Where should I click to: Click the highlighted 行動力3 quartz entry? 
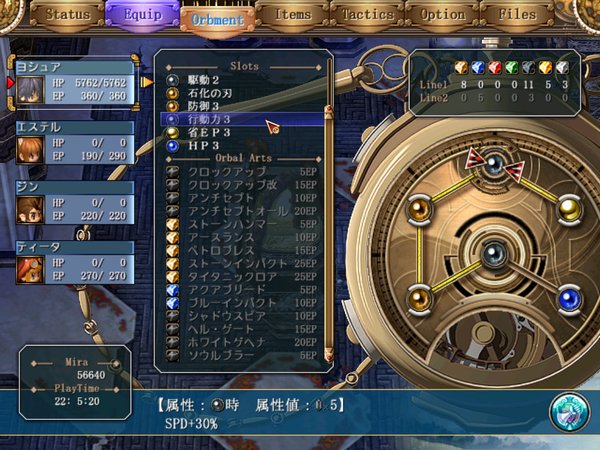[x=215, y=119]
